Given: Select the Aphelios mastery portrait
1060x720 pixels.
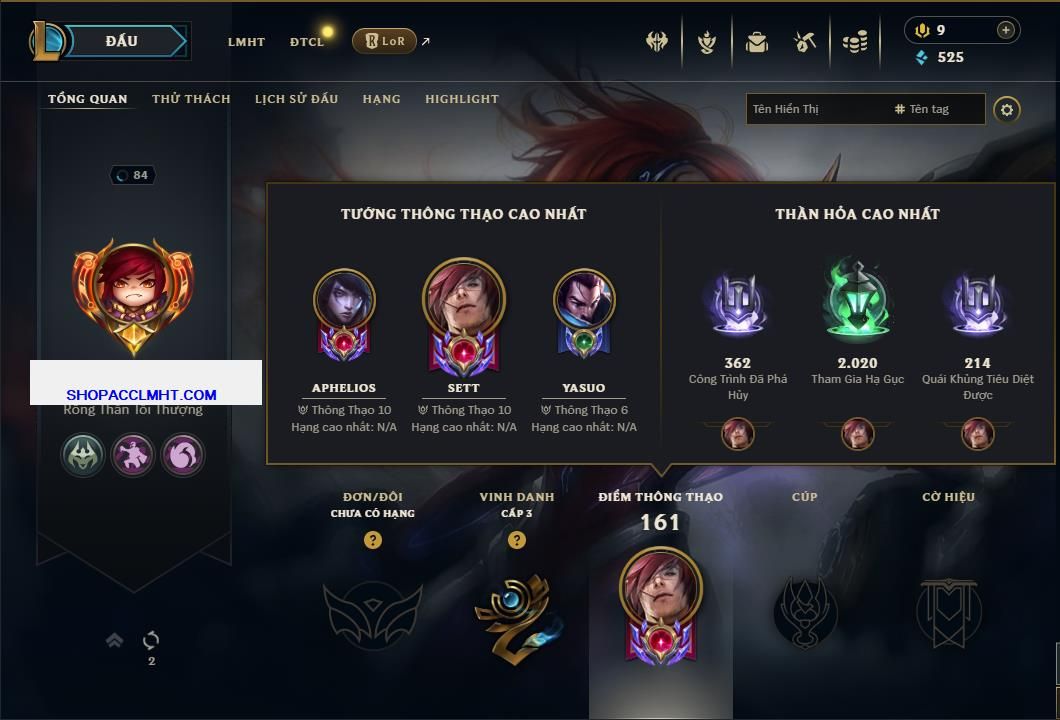Looking at the screenshot, I should tap(344, 300).
